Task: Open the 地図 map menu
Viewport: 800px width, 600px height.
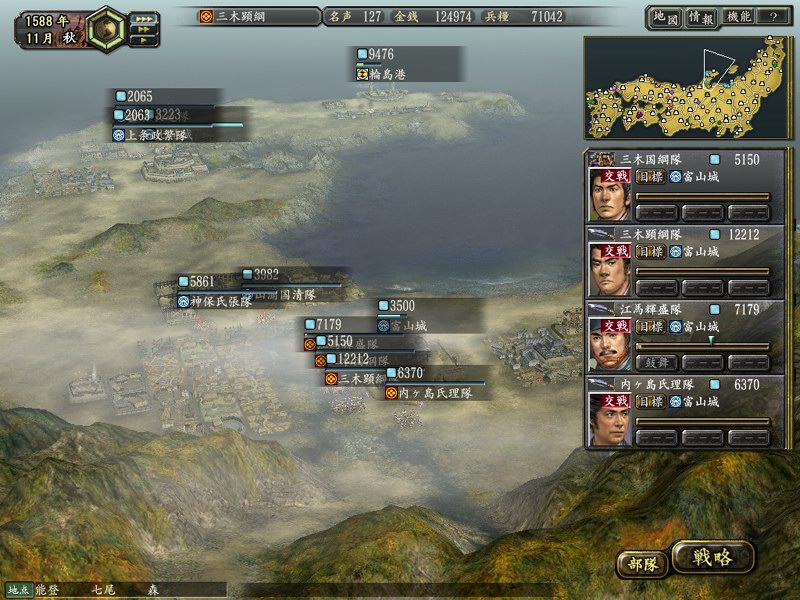Action: click(x=663, y=17)
